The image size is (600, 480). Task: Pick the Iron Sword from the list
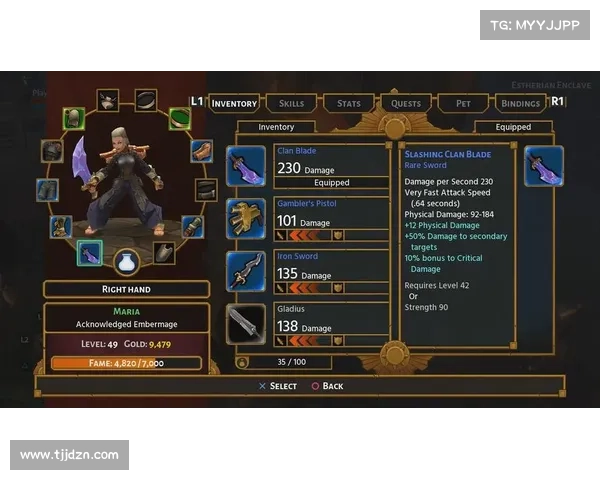(x=310, y=271)
